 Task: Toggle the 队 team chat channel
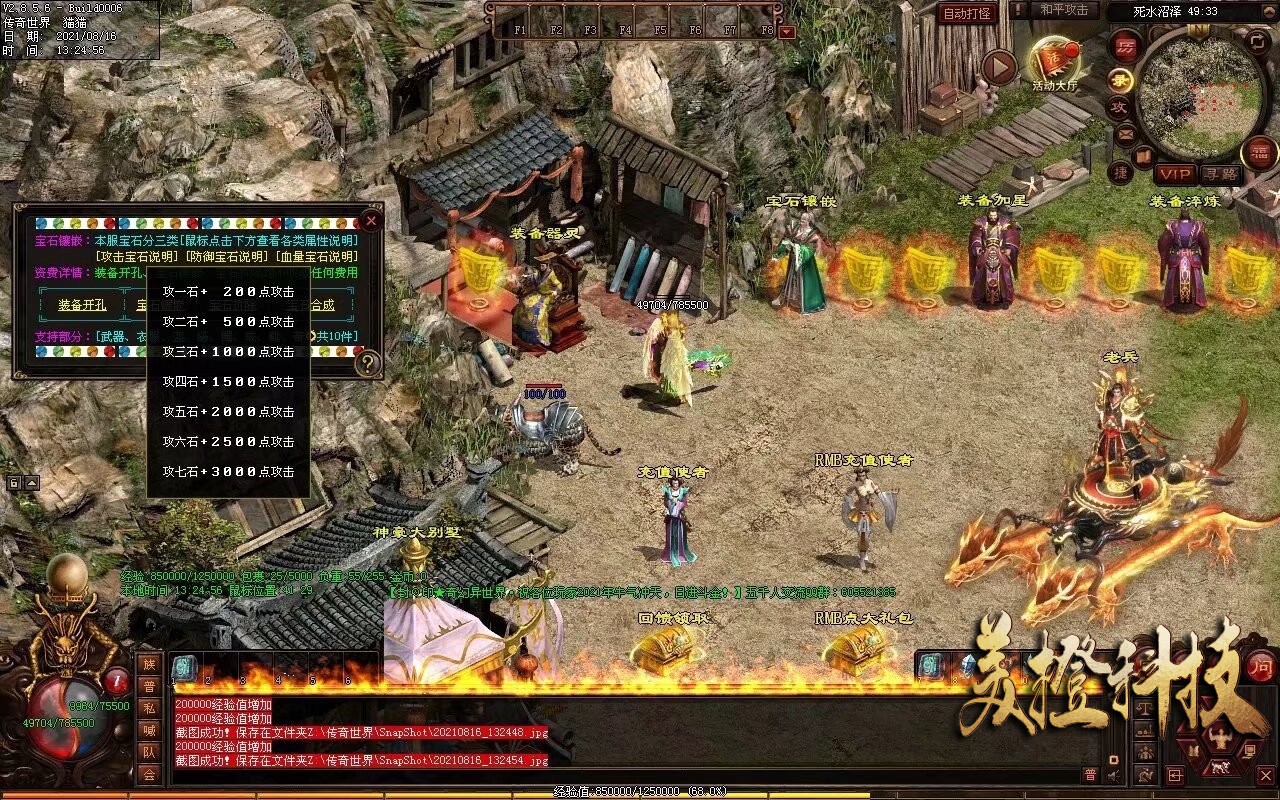click(x=149, y=751)
